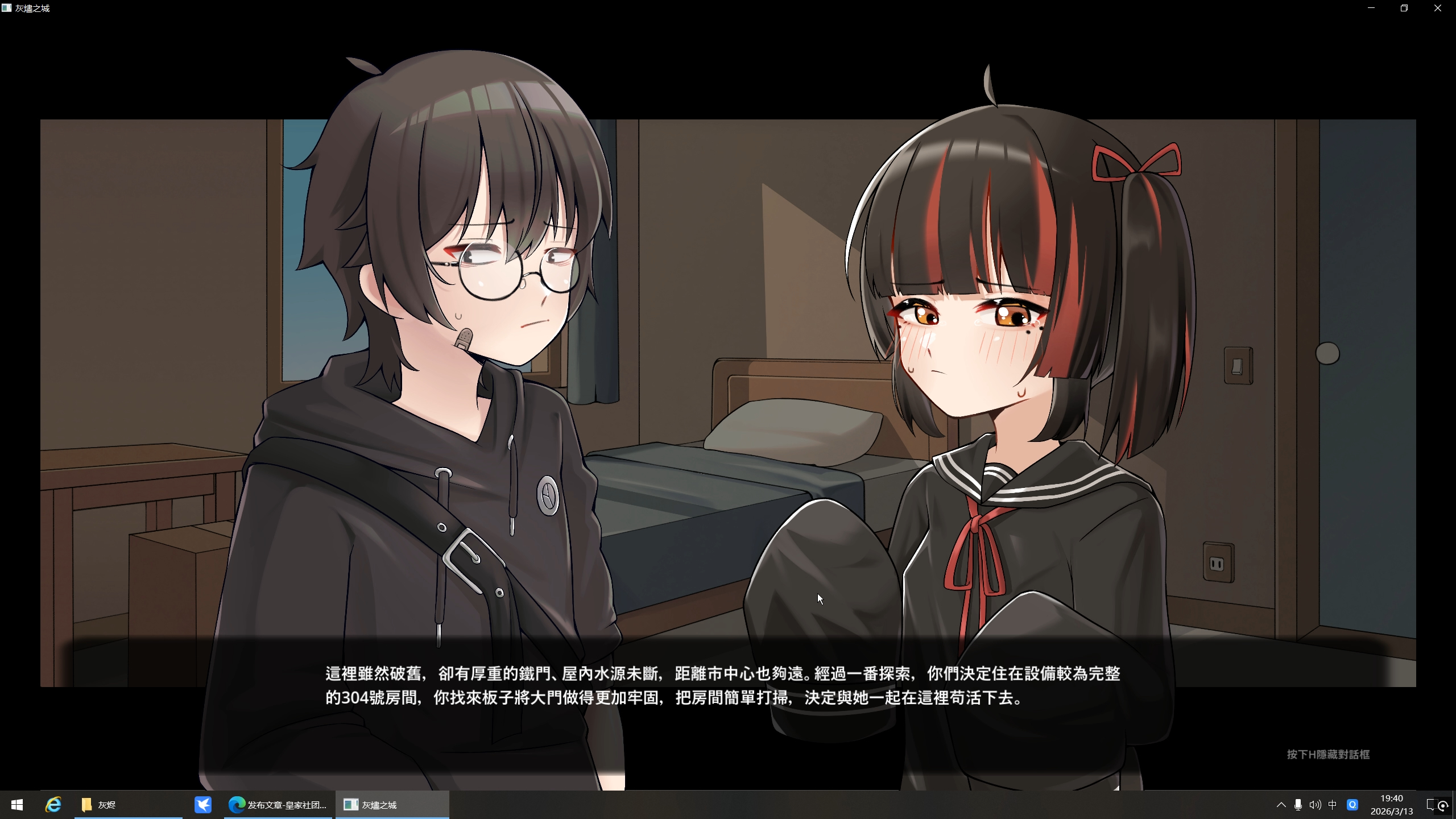Minimize the 灰燼之城 game window
Image resolution: width=1456 pixels, height=819 pixels.
(1370, 8)
